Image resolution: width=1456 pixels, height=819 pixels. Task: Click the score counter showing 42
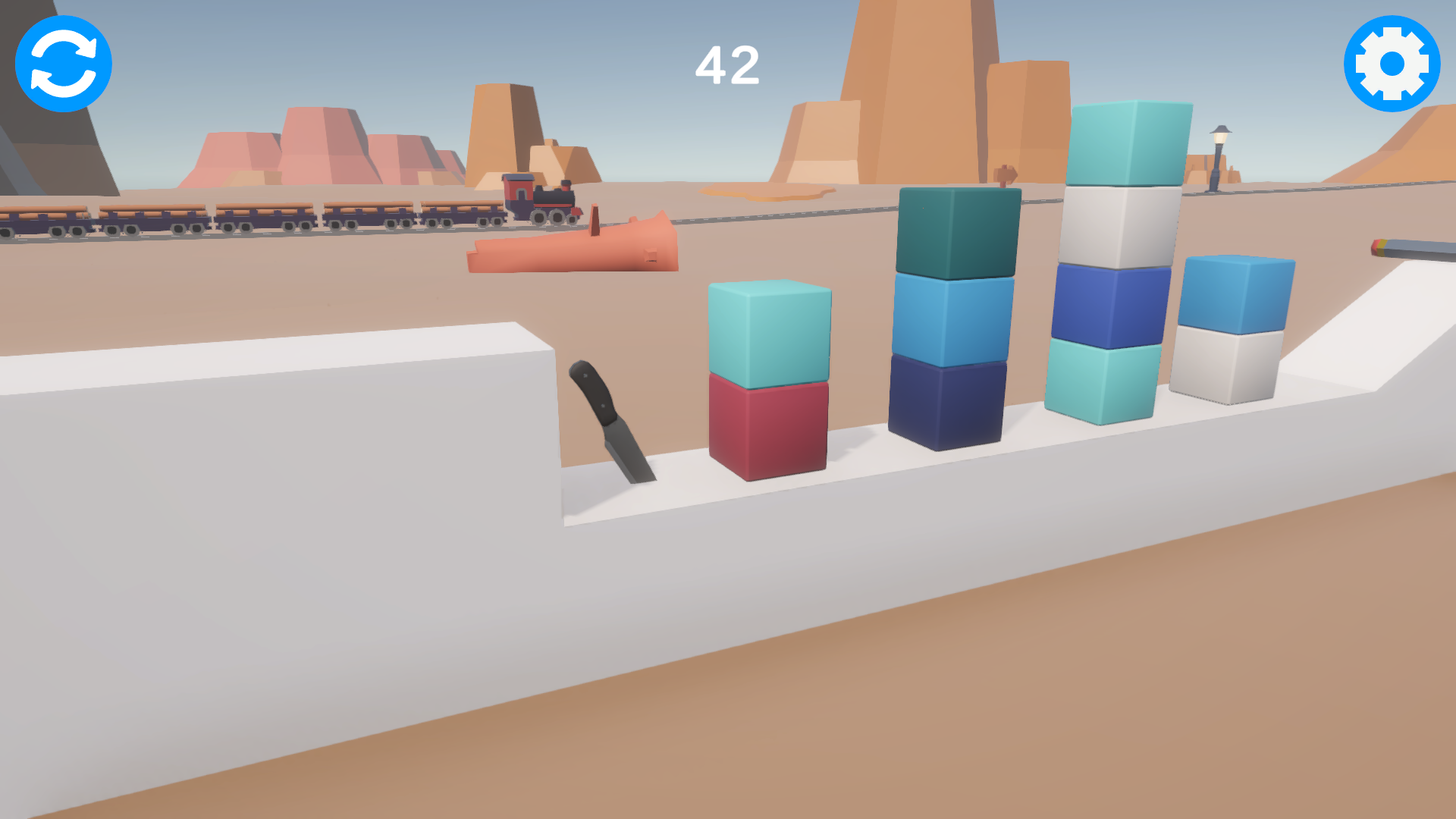tap(727, 64)
